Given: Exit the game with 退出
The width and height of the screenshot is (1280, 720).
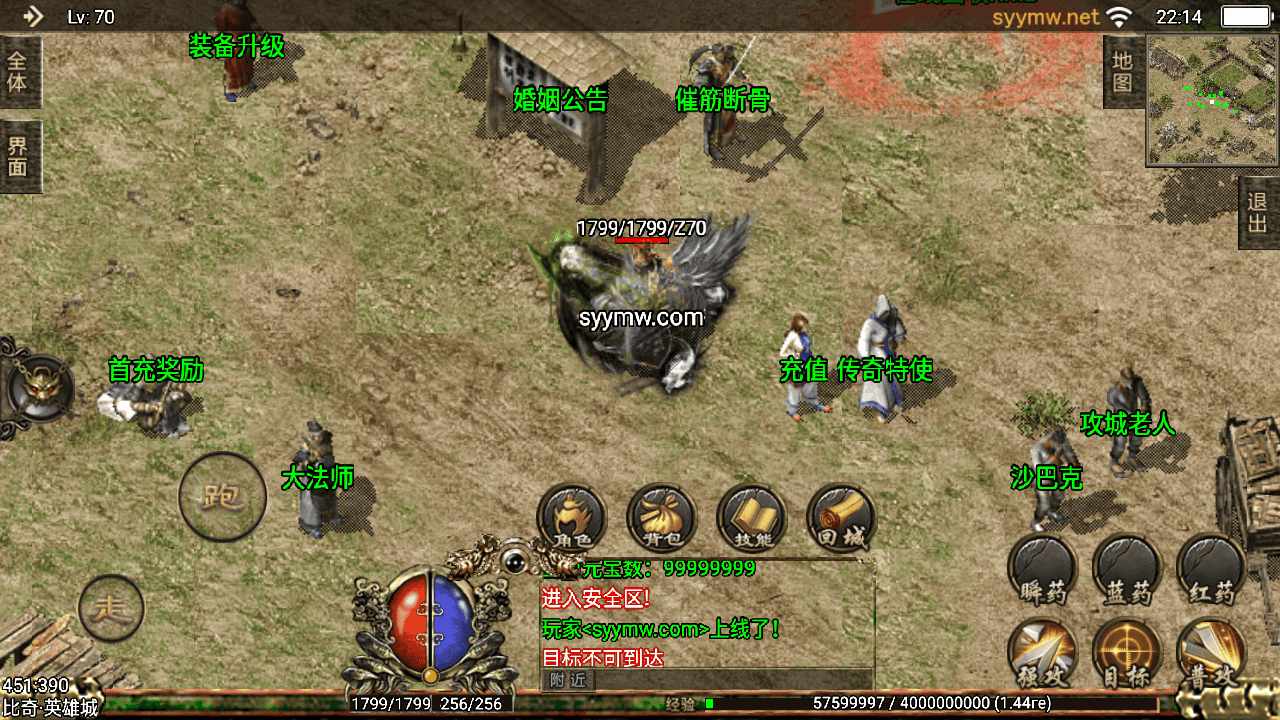Looking at the screenshot, I should pos(1258,212).
